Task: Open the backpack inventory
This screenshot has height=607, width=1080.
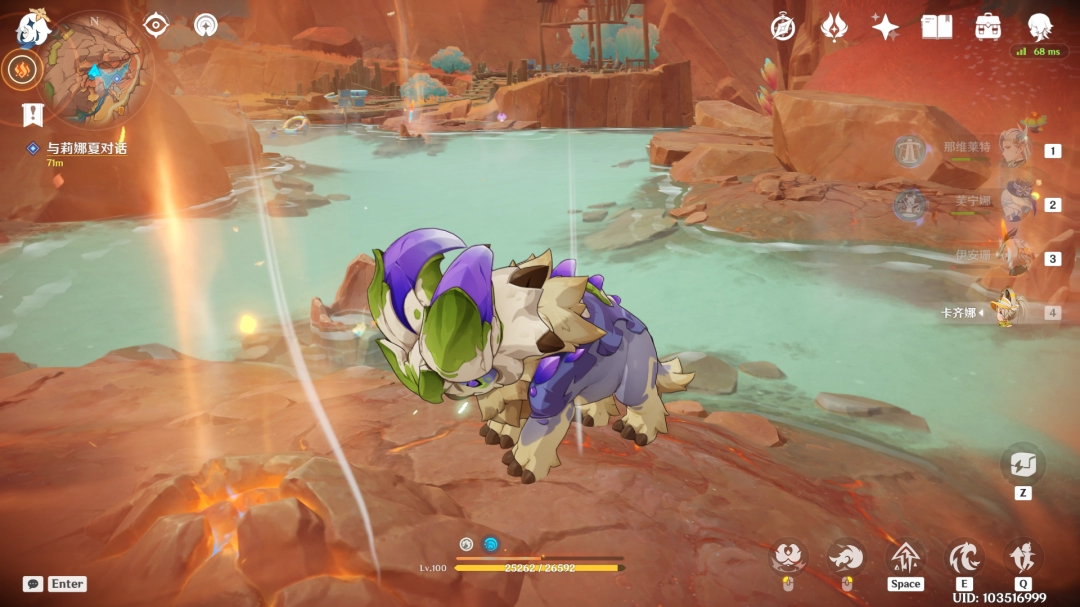Action: (989, 27)
